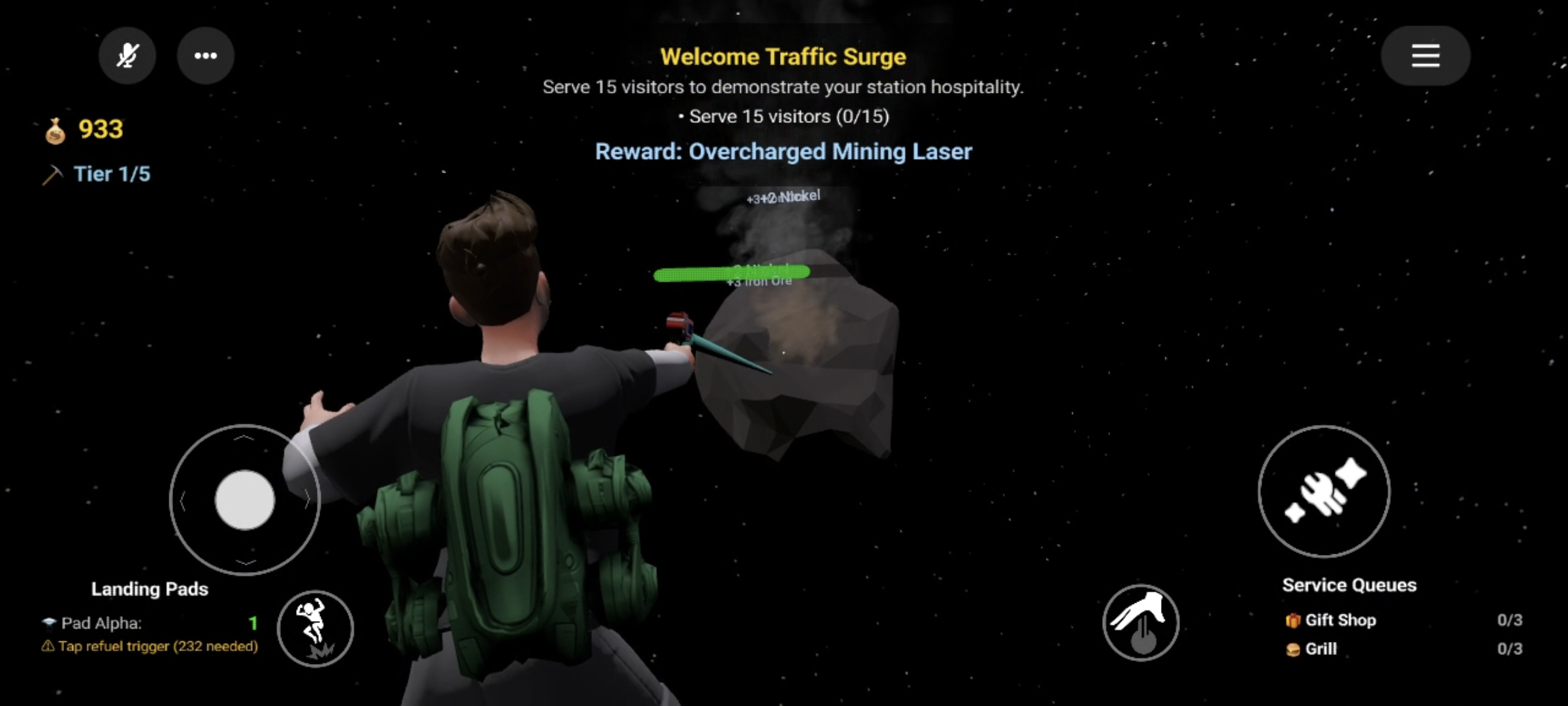Activate the hand tap interact button
1568x706 pixels.
point(1141,622)
